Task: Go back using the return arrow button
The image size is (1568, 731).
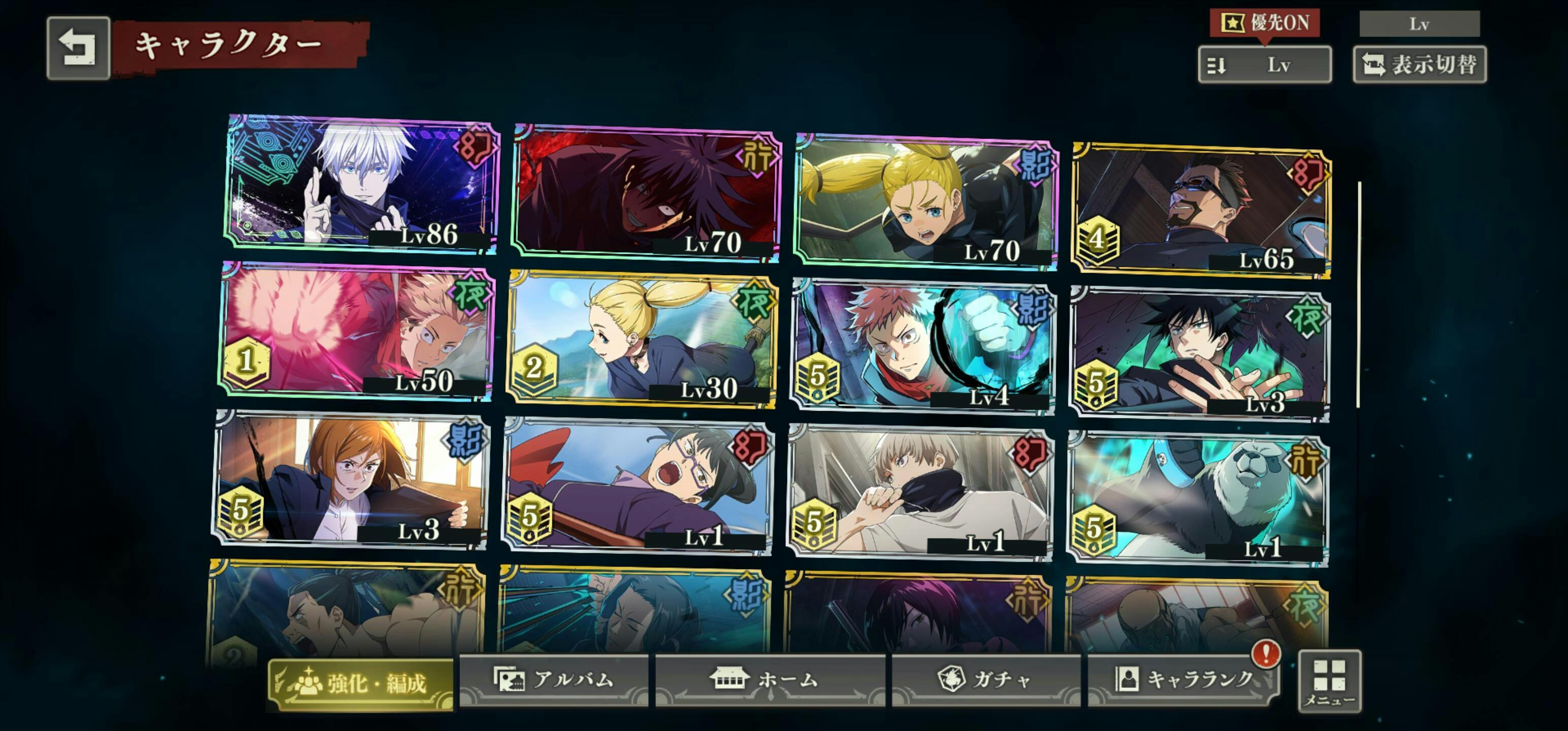Action: pos(78,48)
